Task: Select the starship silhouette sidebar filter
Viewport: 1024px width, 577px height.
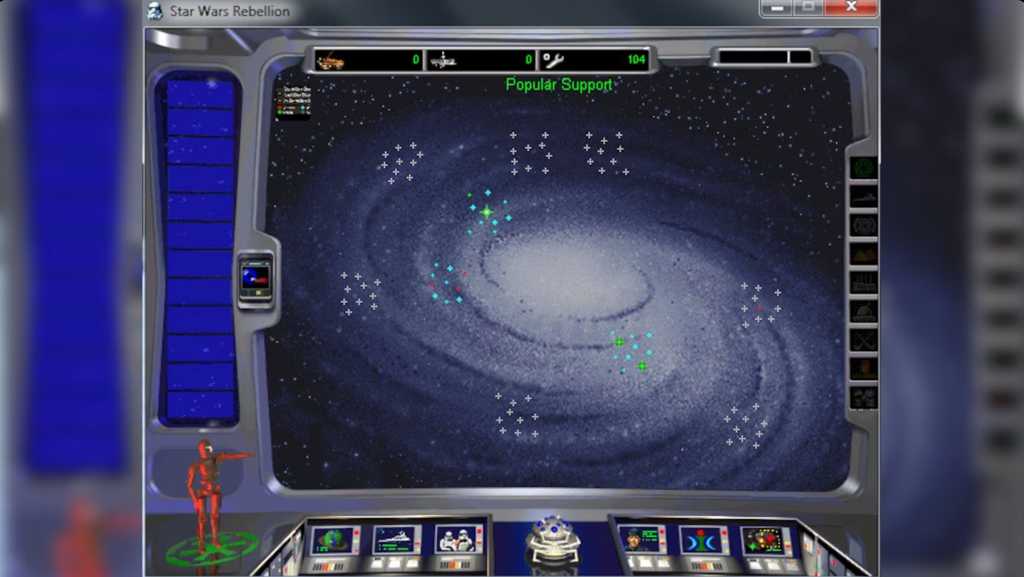Action: coord(863,197)
